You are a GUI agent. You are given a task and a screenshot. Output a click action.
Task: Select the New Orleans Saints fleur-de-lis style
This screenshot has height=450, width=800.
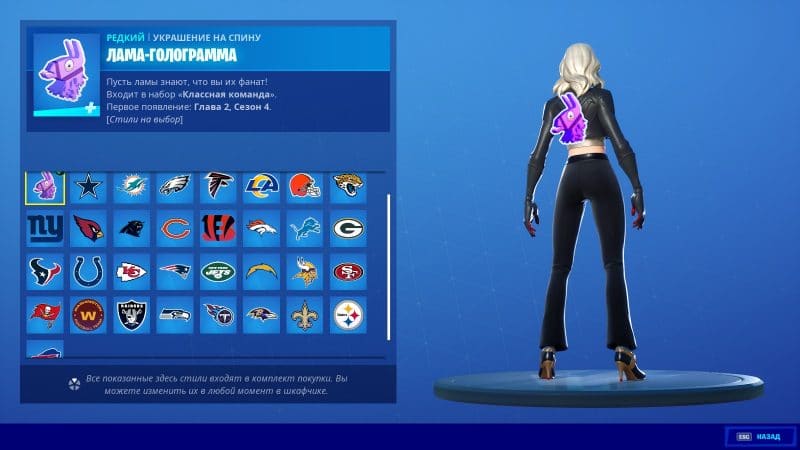click(303, 314)
